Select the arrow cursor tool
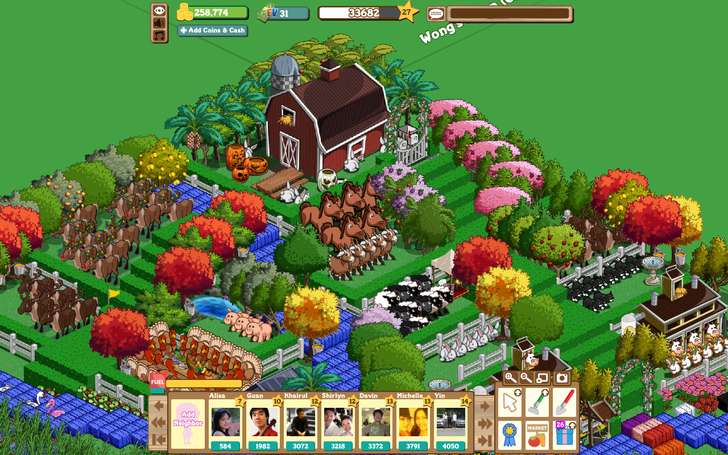 (x=511, y=403)
